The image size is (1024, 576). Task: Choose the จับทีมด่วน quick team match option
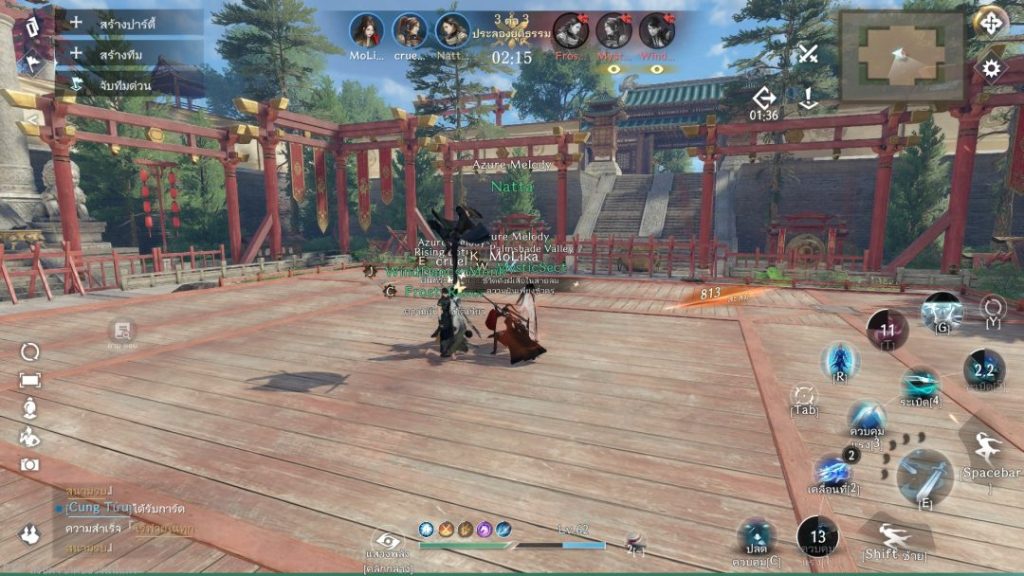118,85
